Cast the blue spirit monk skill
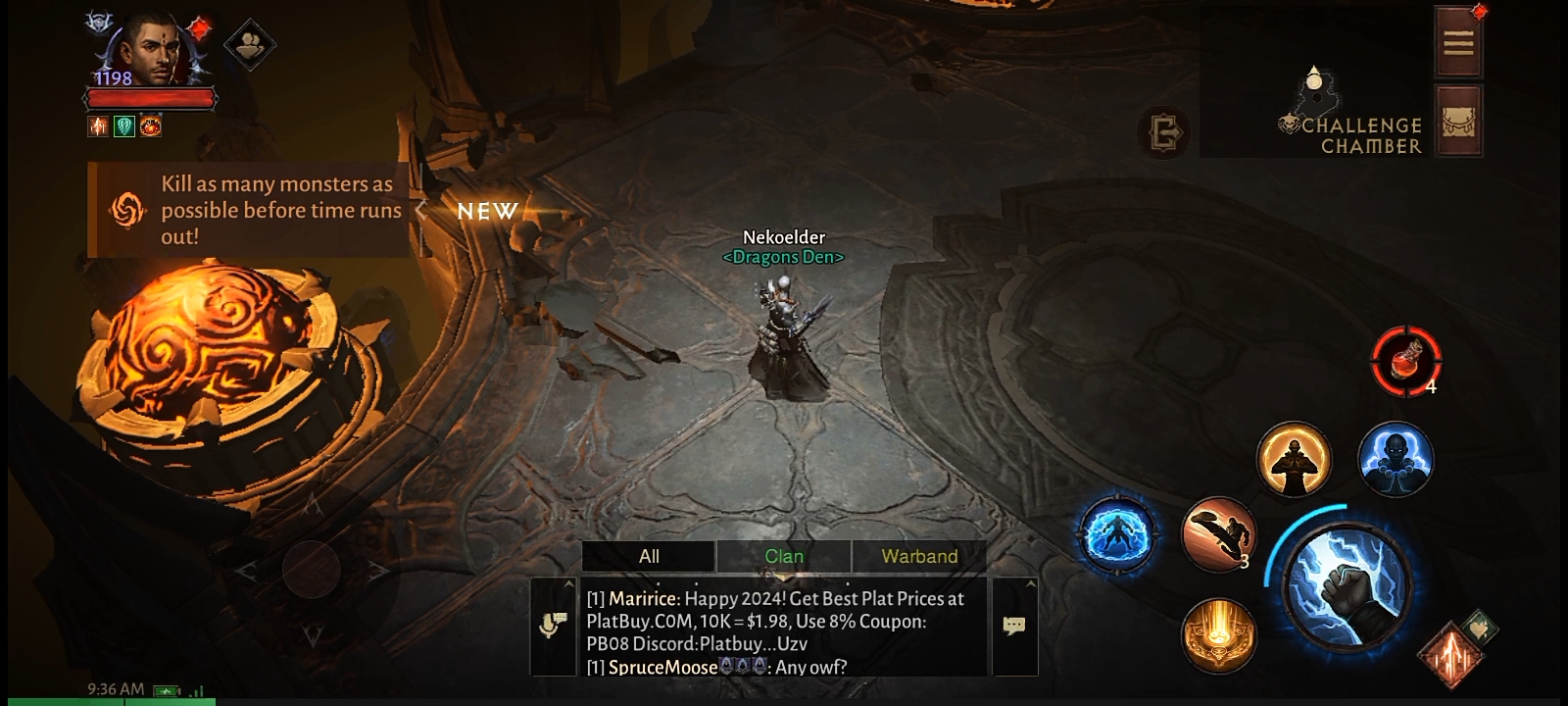 [x=1396, y=459]
